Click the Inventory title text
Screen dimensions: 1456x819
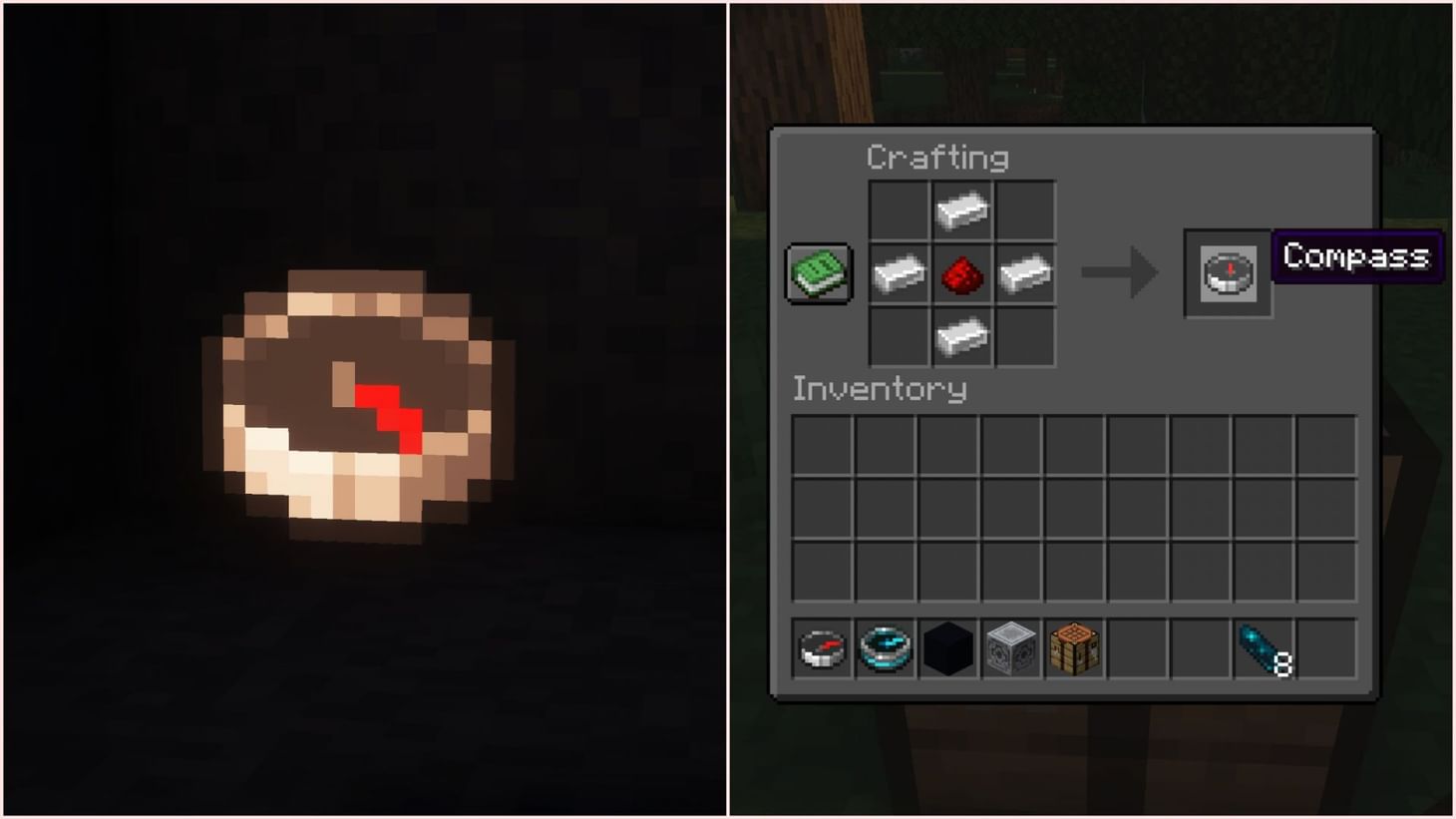(879, 389)
